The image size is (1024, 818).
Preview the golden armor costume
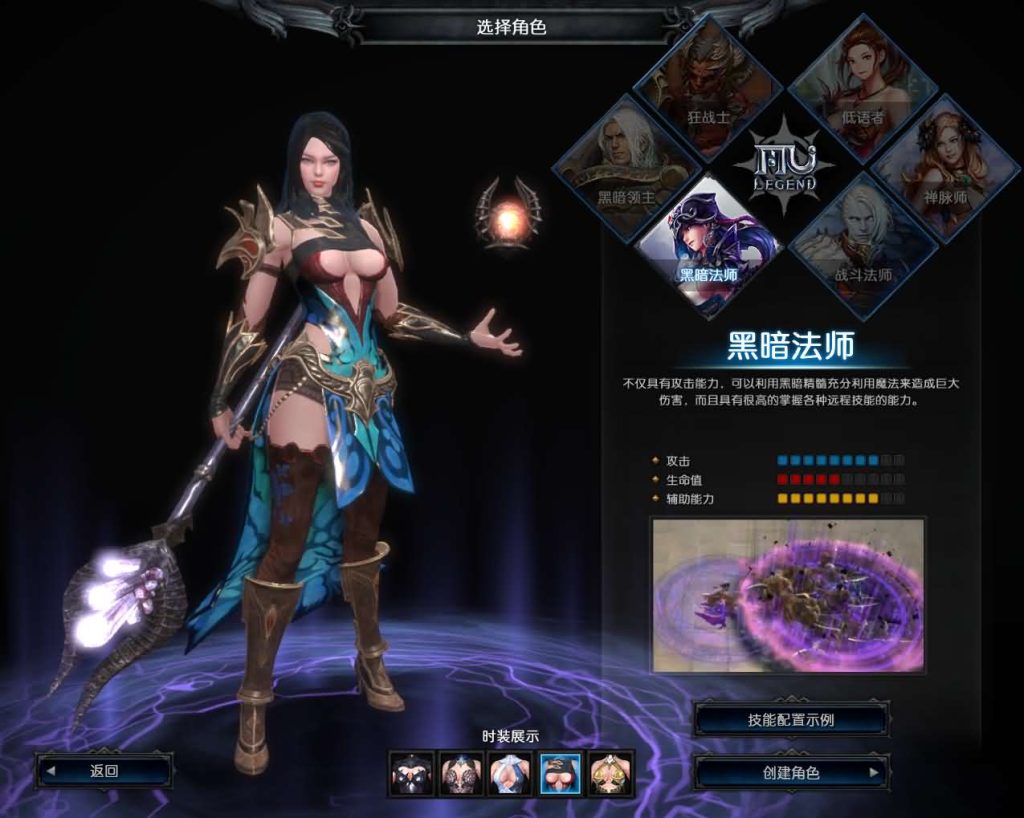pos(610,774)
